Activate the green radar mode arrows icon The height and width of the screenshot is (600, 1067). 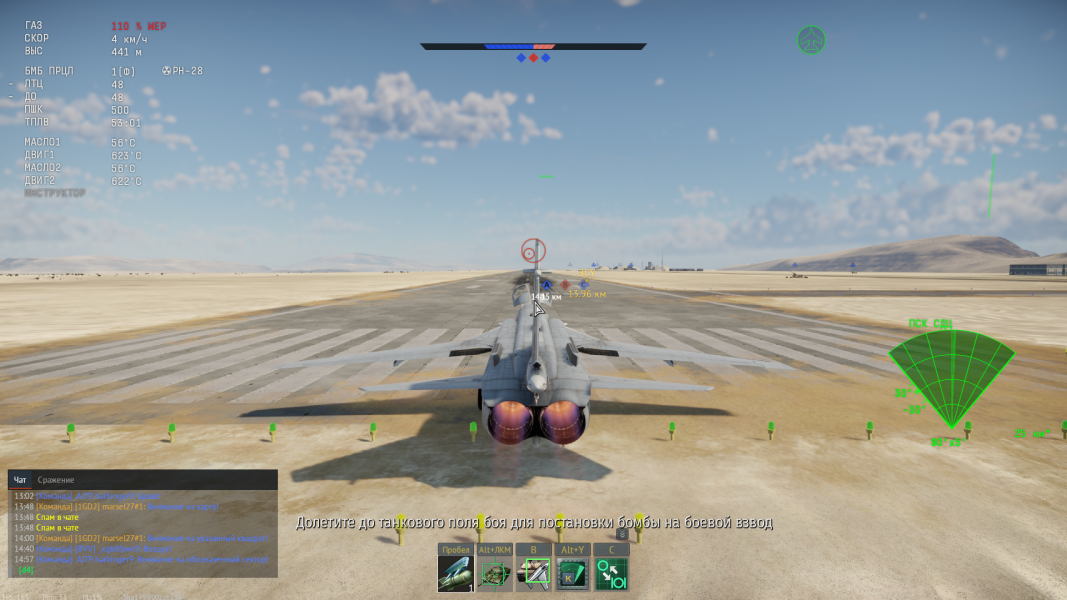[611, 574]
